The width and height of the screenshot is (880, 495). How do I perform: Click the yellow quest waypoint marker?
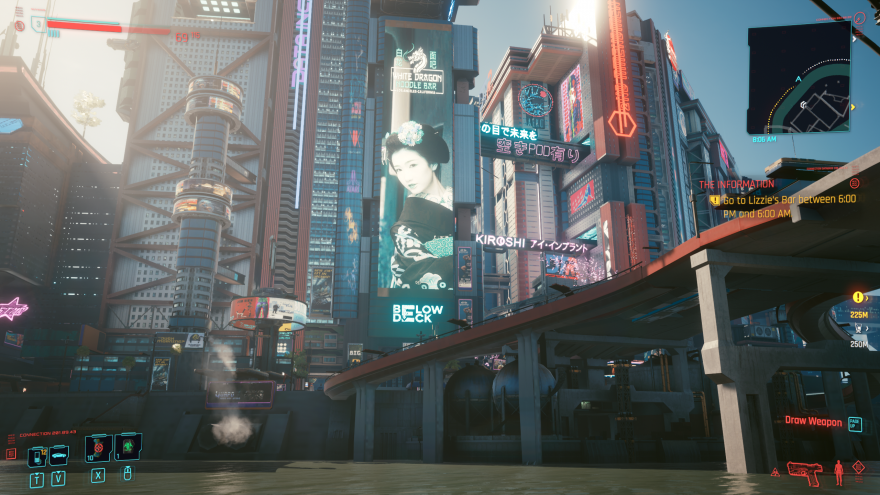coord(858,297)
